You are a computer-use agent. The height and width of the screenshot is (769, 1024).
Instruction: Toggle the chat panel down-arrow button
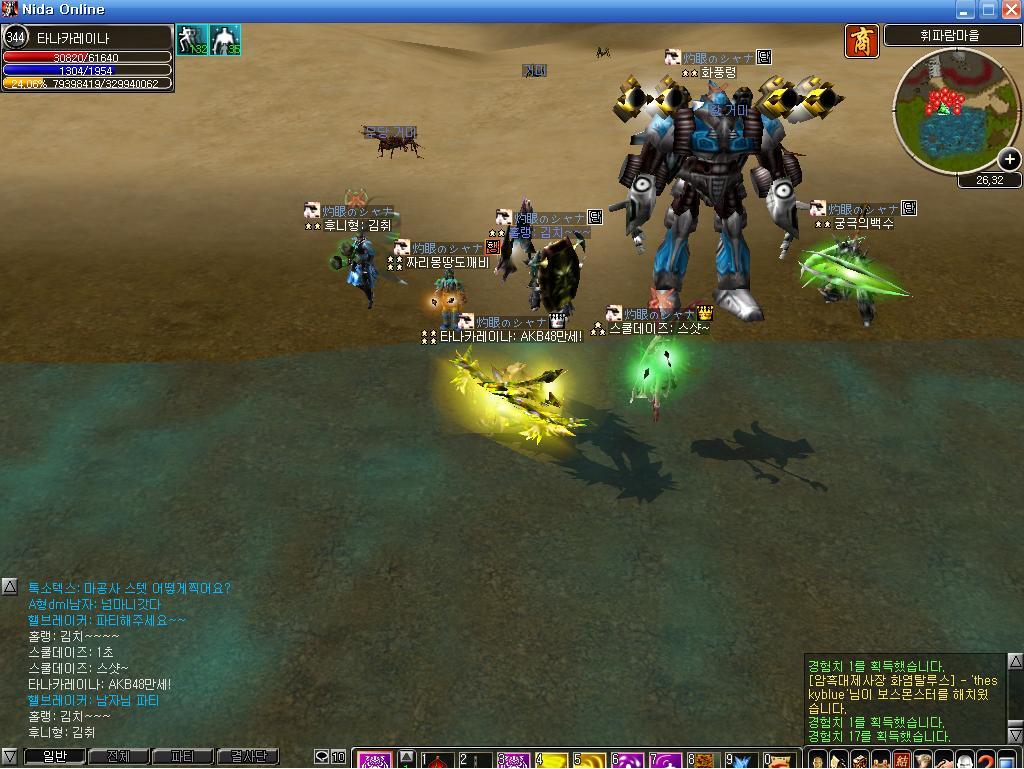click(x=9, y=757)
